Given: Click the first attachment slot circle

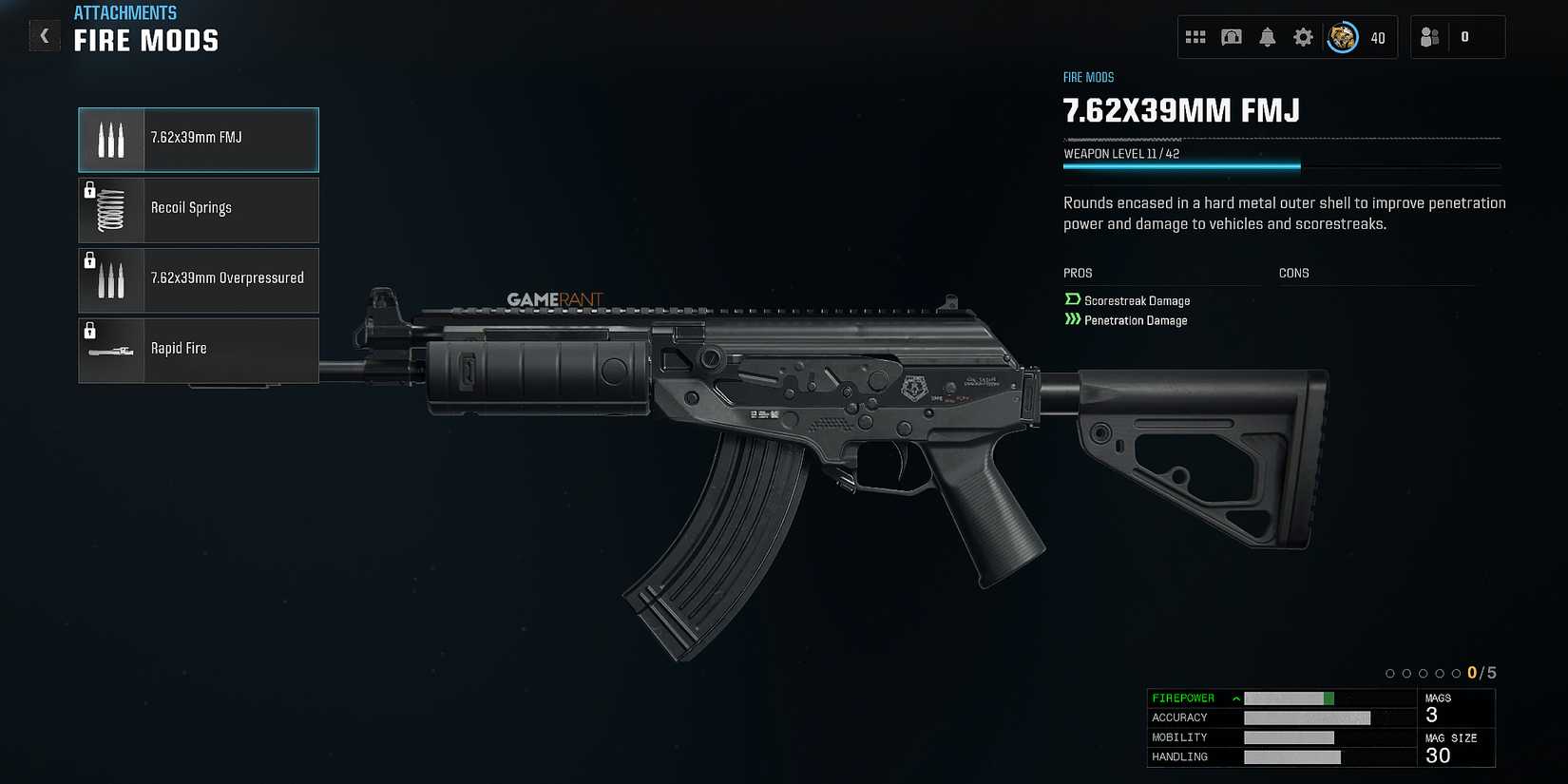Looking at the screenshot, I should pos(1390,673).
